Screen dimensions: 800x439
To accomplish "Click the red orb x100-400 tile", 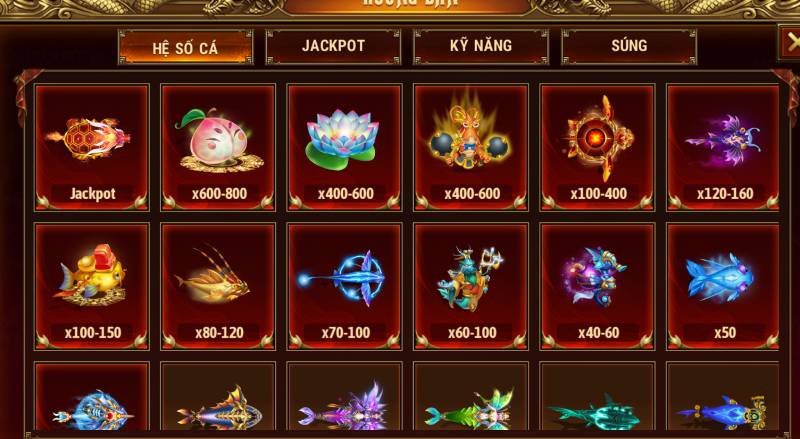I will click(598, 147).
